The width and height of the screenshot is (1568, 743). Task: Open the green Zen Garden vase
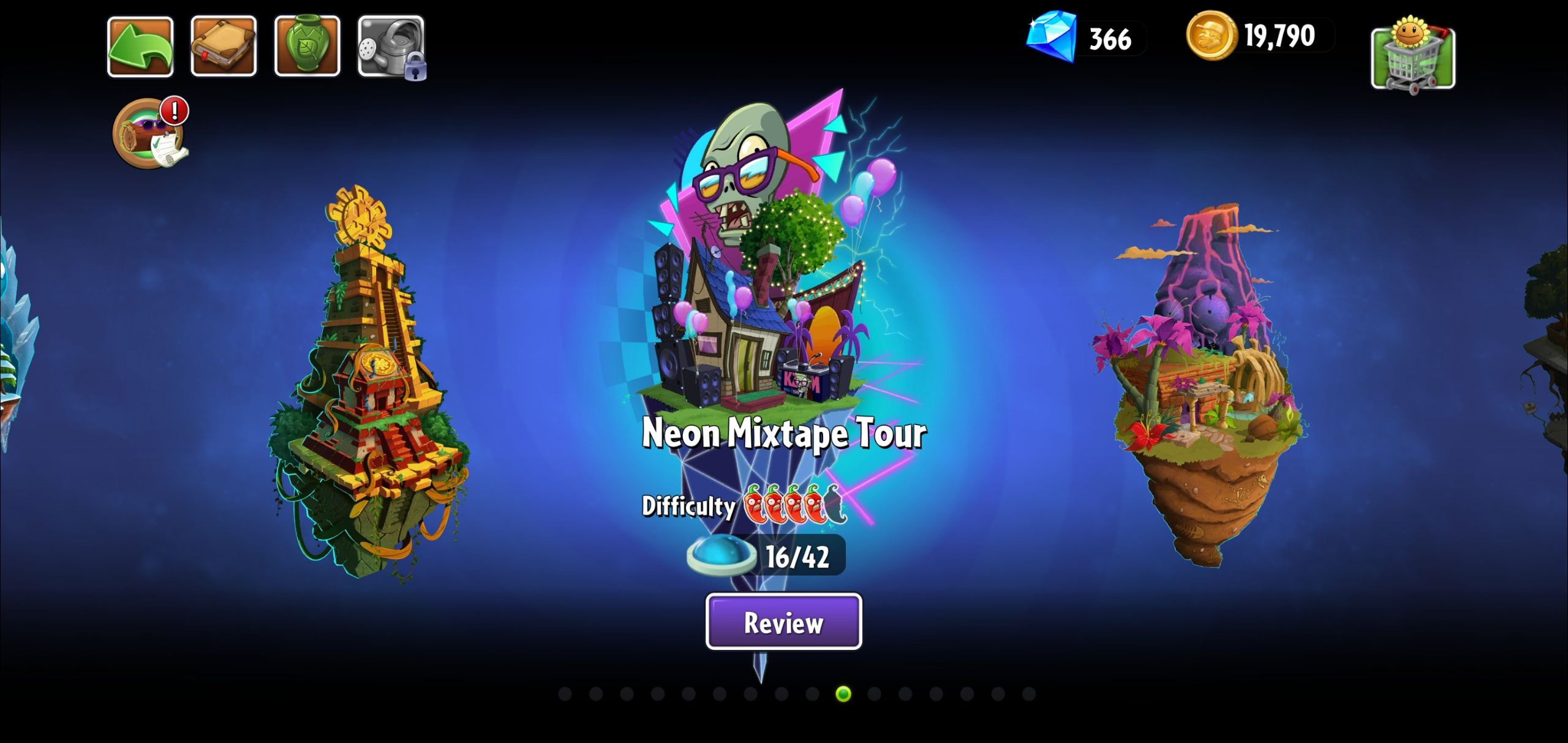point(307,47)
